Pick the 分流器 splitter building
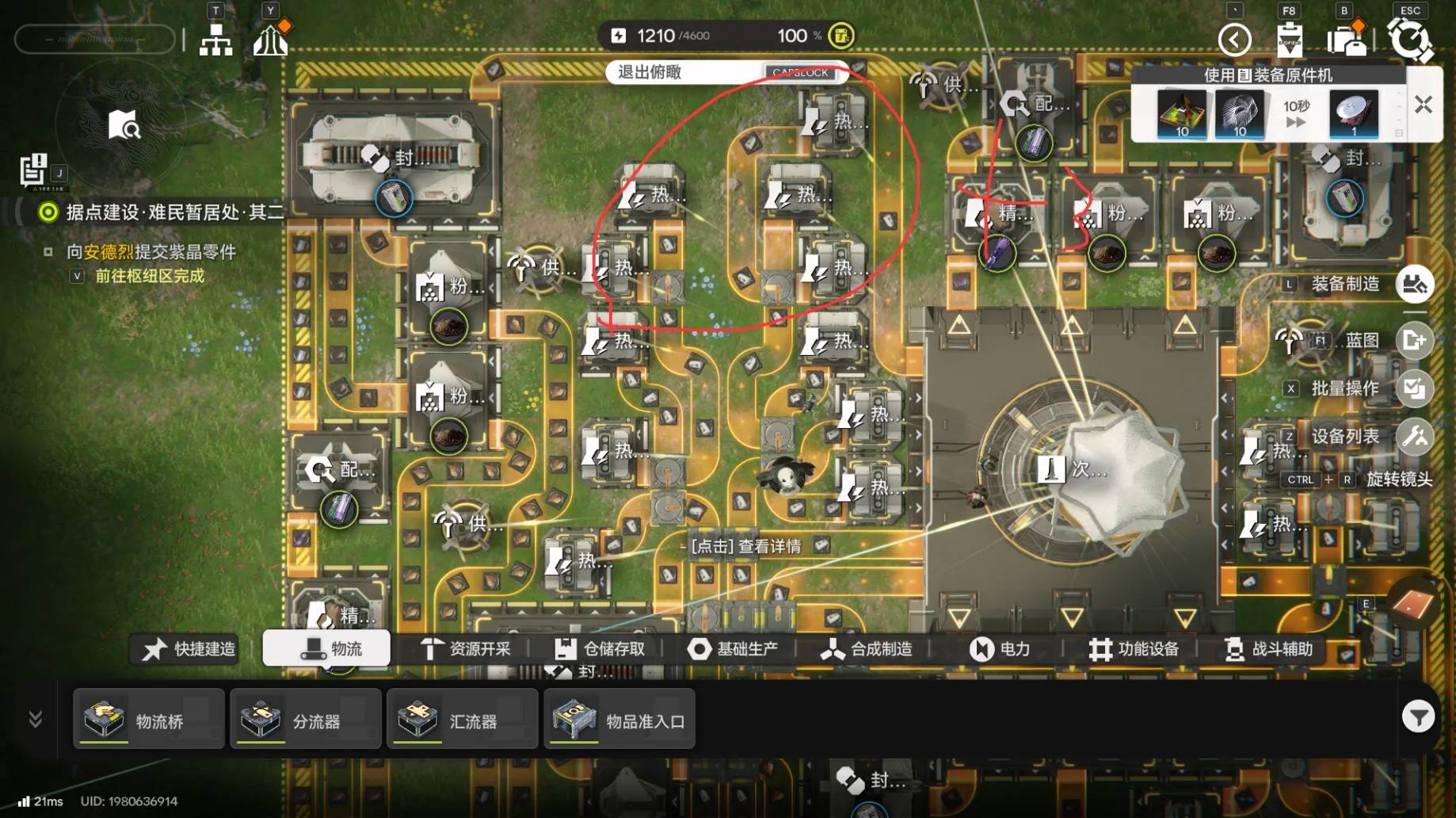The width and height of the screenshot is (1456, 818). click(x=306, y=720)
